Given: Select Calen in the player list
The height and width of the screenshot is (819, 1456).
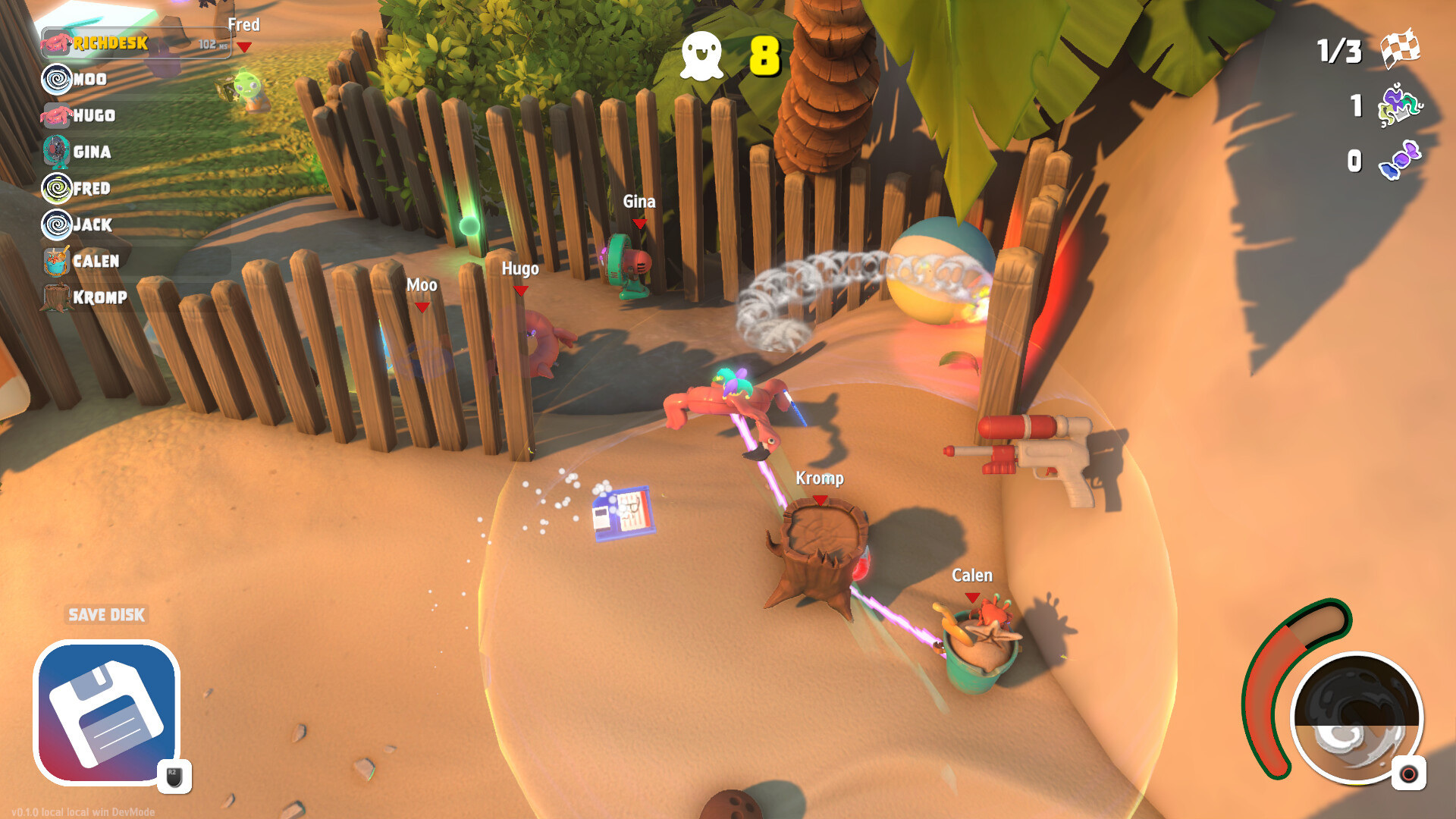Looking at the screenshot, I should pyautogui.click(x=96, y=261).
